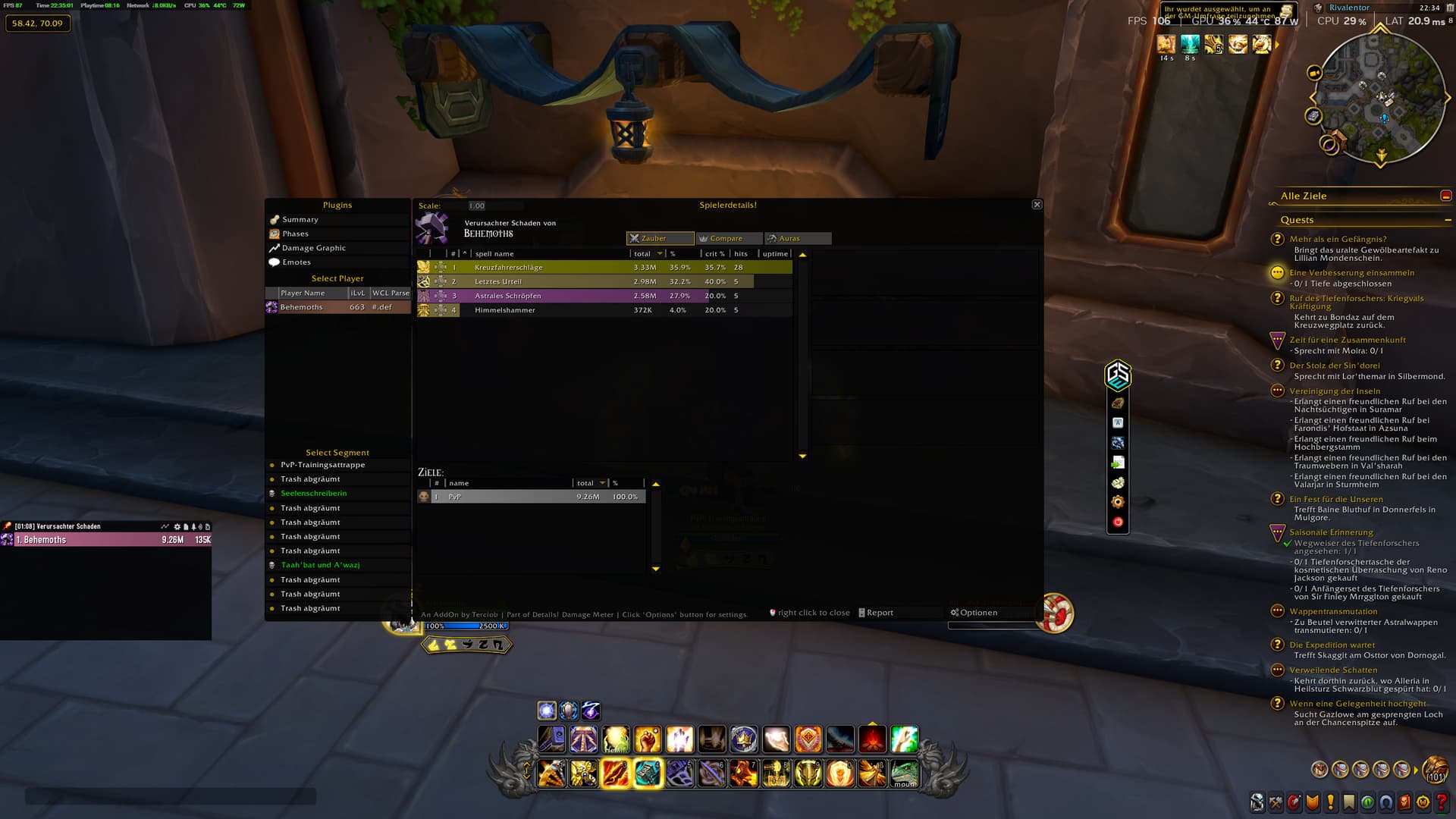Open the quest Mehr als ein Gefängnis?
Image resolution: width=1456 pixels, height=819 pixels.
1338,239
